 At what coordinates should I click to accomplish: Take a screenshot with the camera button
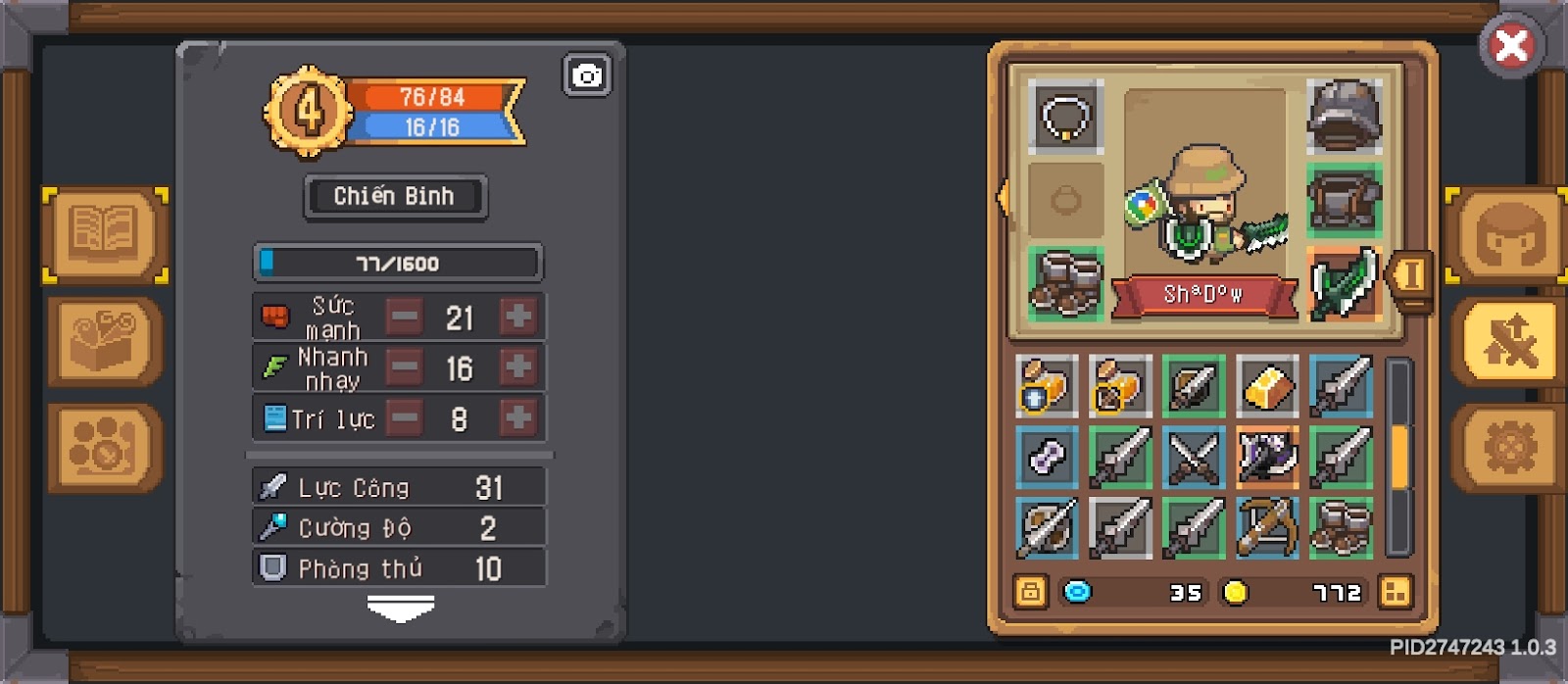tap(587, 75)
